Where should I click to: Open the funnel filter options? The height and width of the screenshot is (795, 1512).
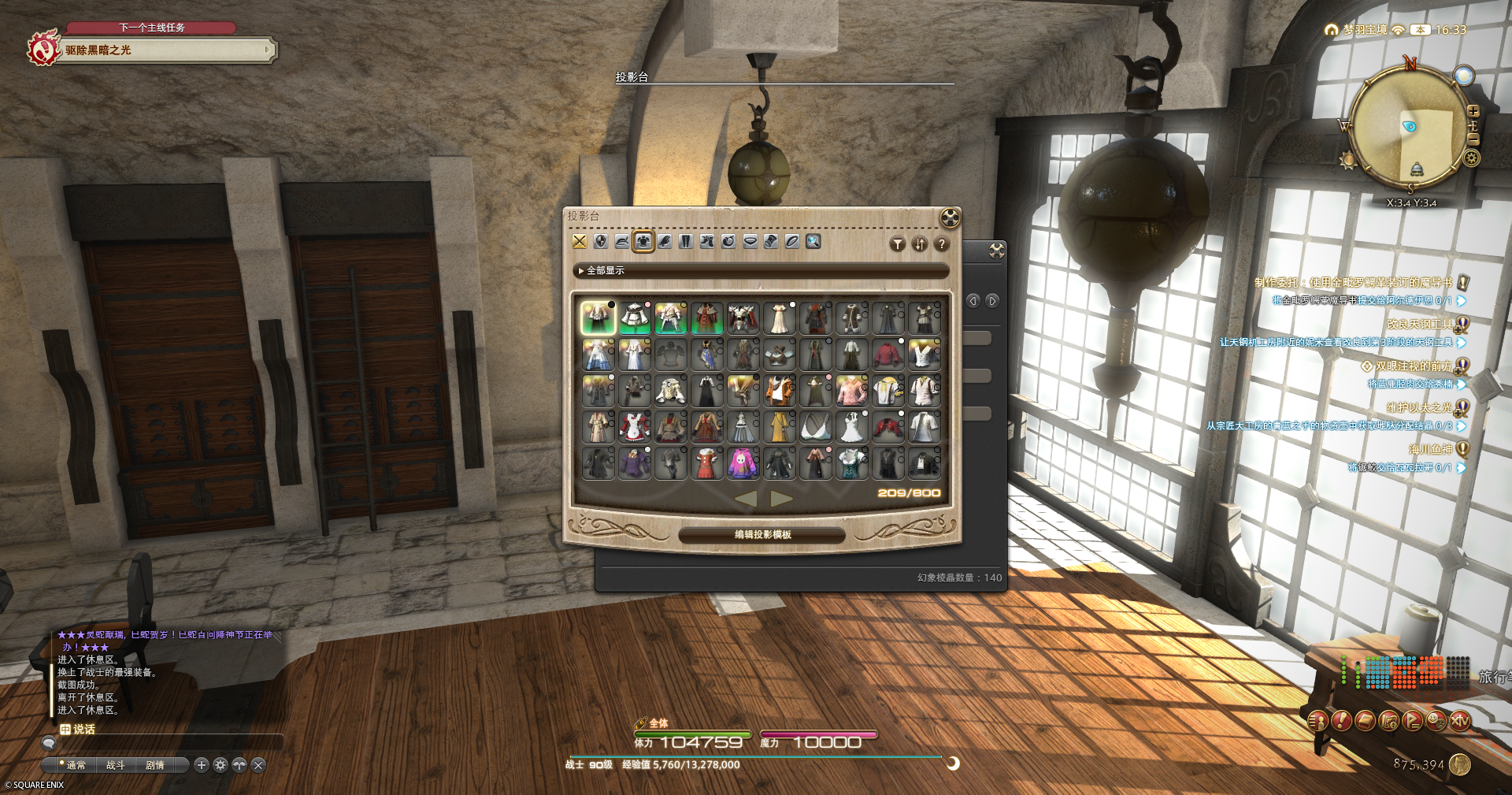pos(898,244)
